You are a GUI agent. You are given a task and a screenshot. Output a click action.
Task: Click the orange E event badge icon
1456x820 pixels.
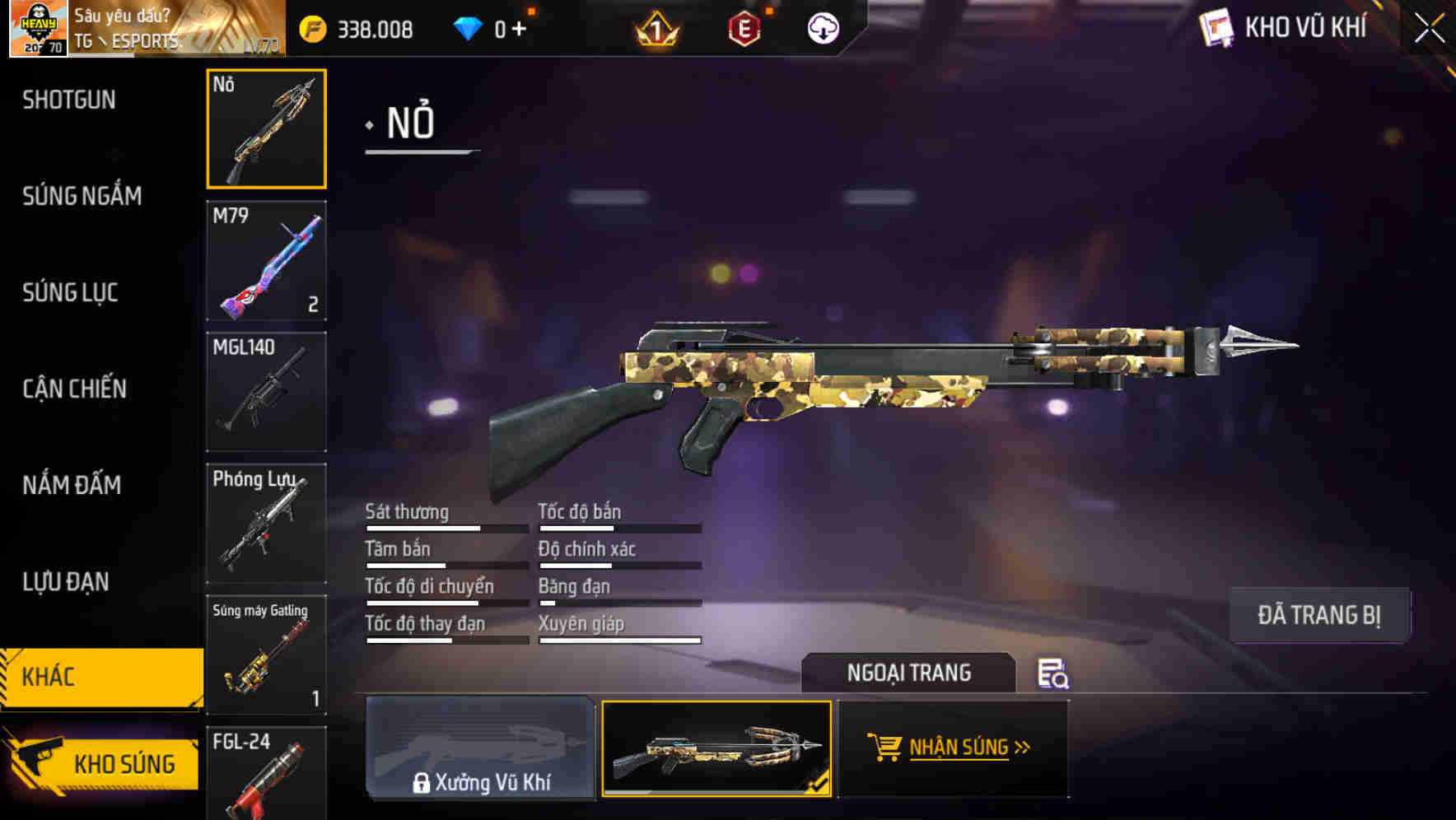coord(743,28)
